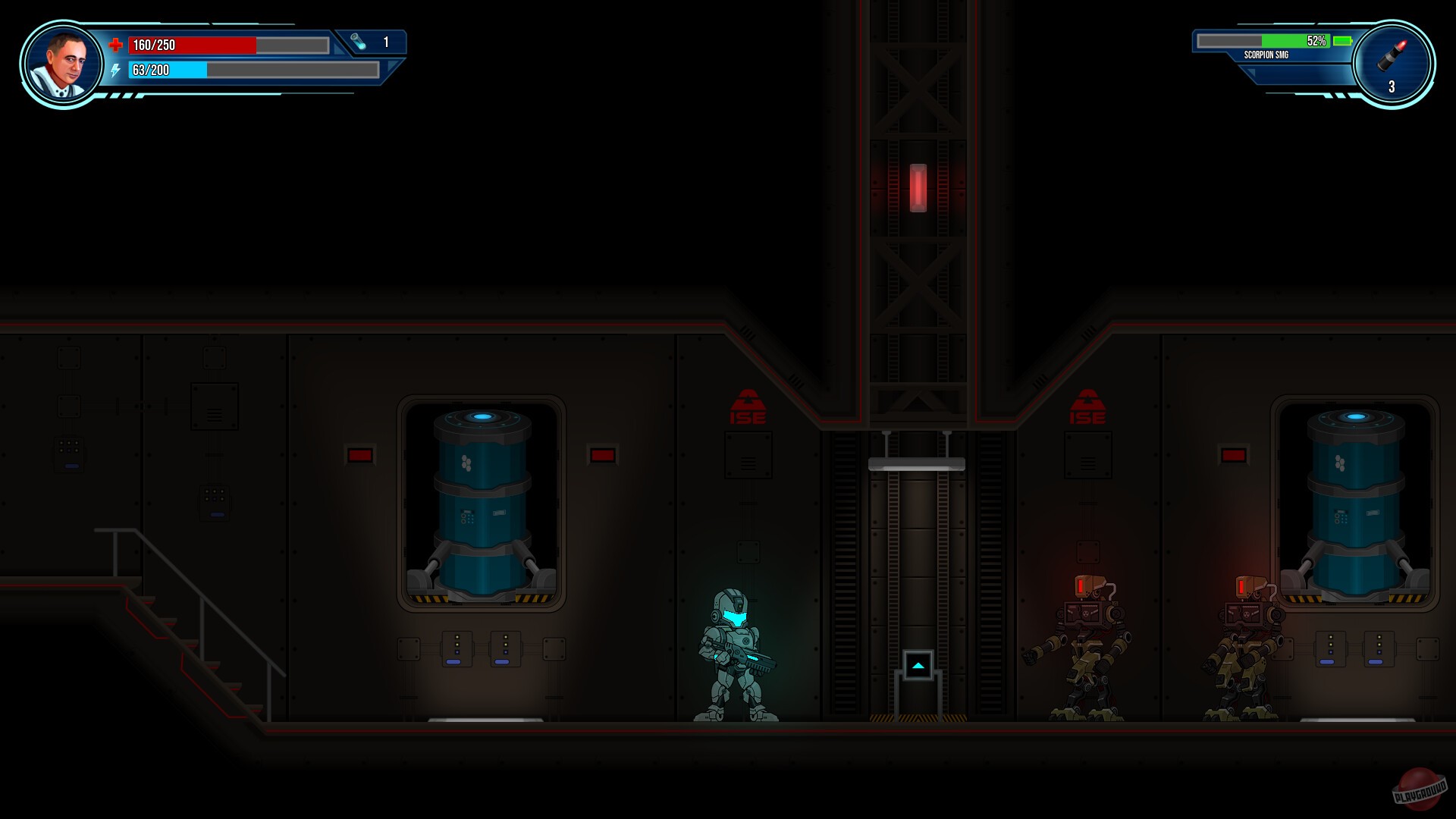Image resolution: width=1456 pixels, height=819 pixels.
Task: Click the lightning energy icon
Action: (115, 71)
